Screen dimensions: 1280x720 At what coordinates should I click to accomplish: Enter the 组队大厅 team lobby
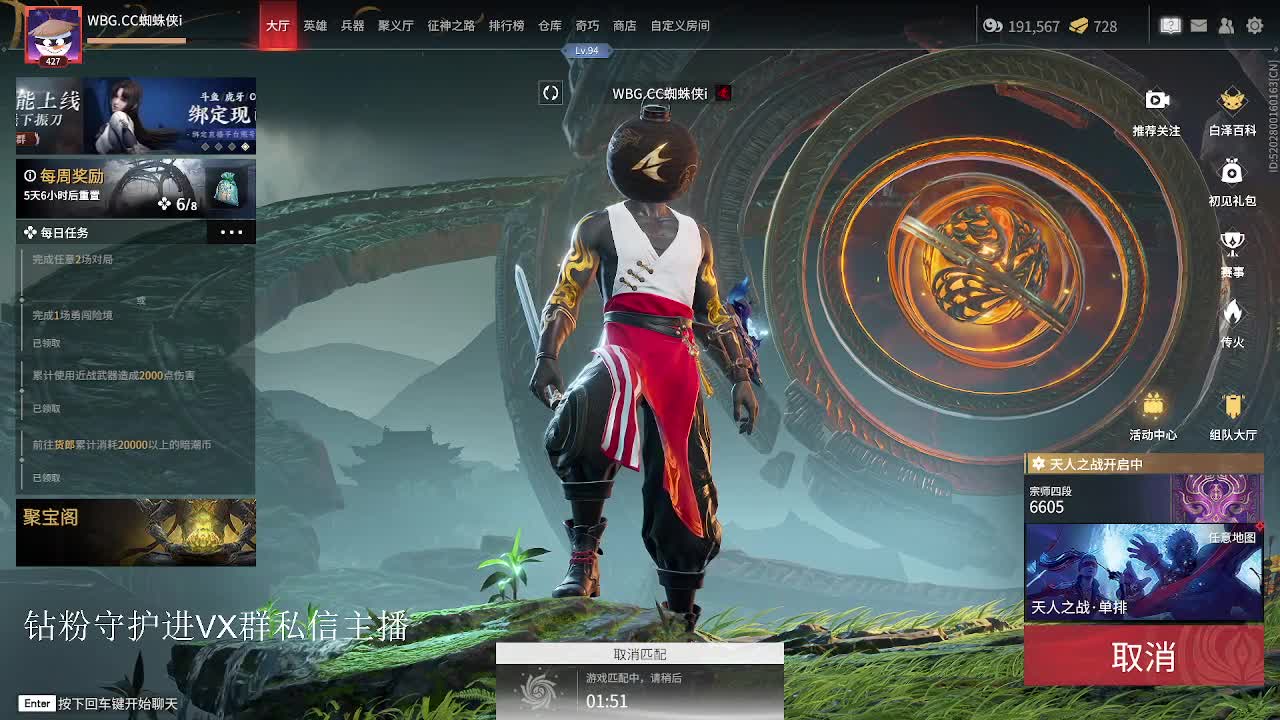[x=1232, y=414]
